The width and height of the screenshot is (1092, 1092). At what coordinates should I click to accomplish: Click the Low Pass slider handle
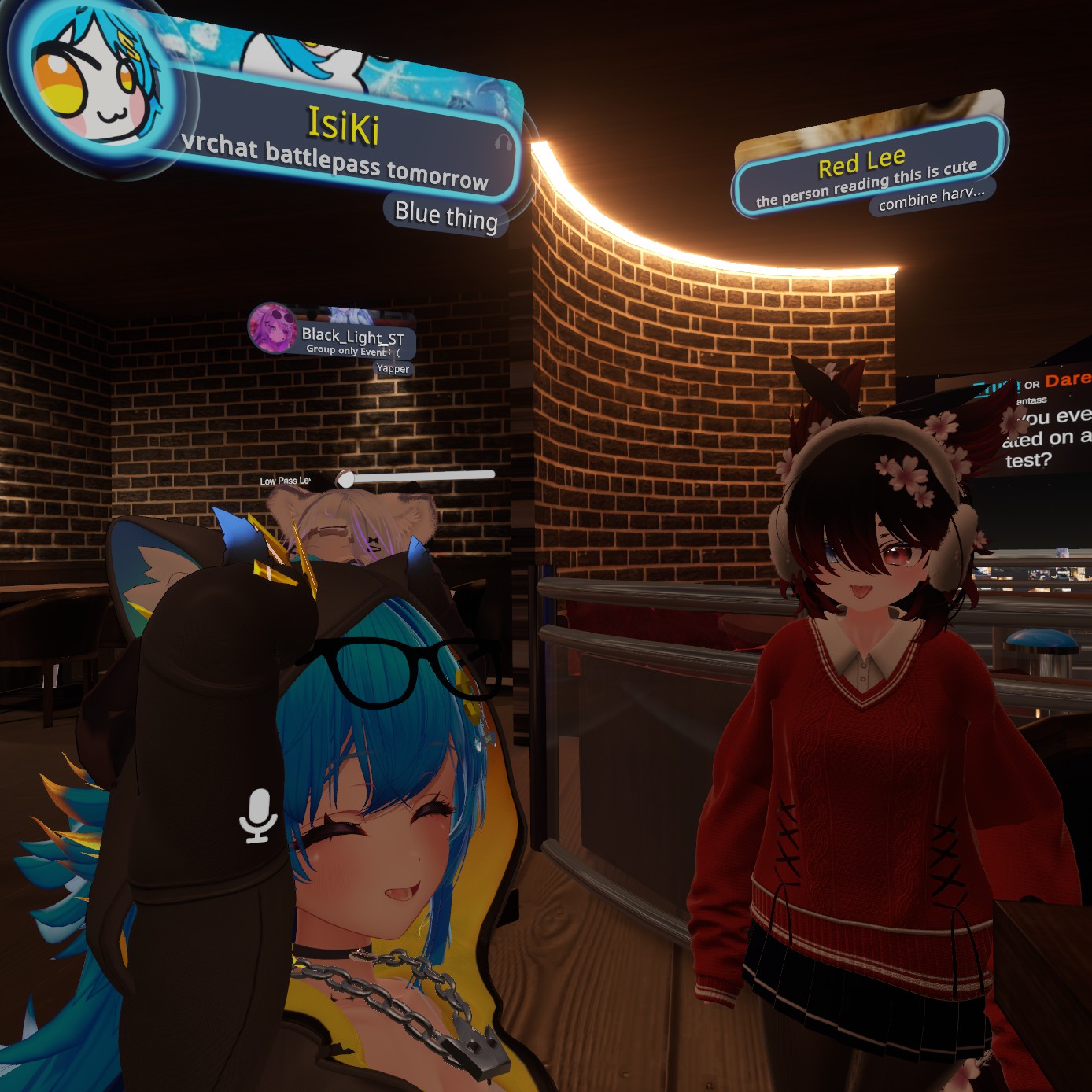345,479
